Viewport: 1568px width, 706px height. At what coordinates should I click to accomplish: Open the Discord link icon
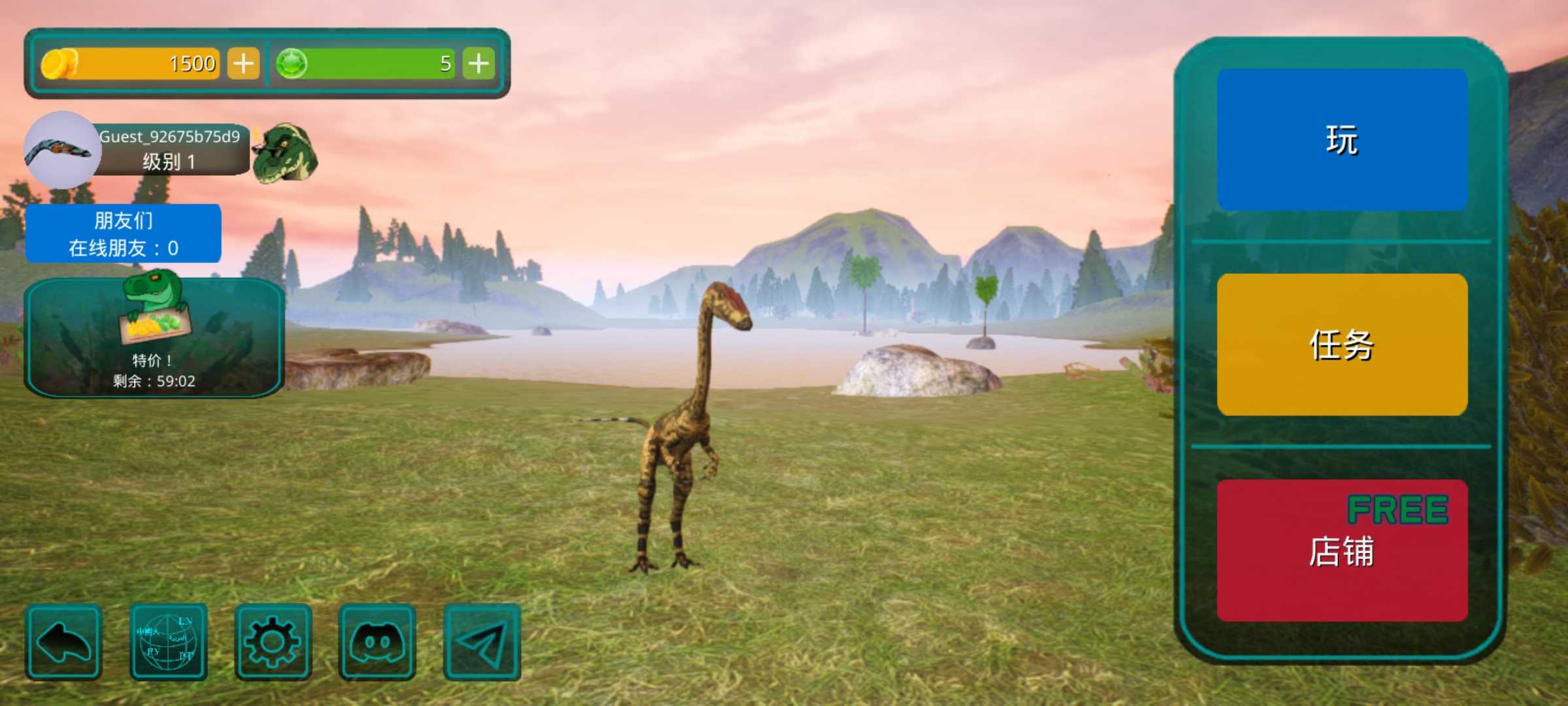coord(377,642)
